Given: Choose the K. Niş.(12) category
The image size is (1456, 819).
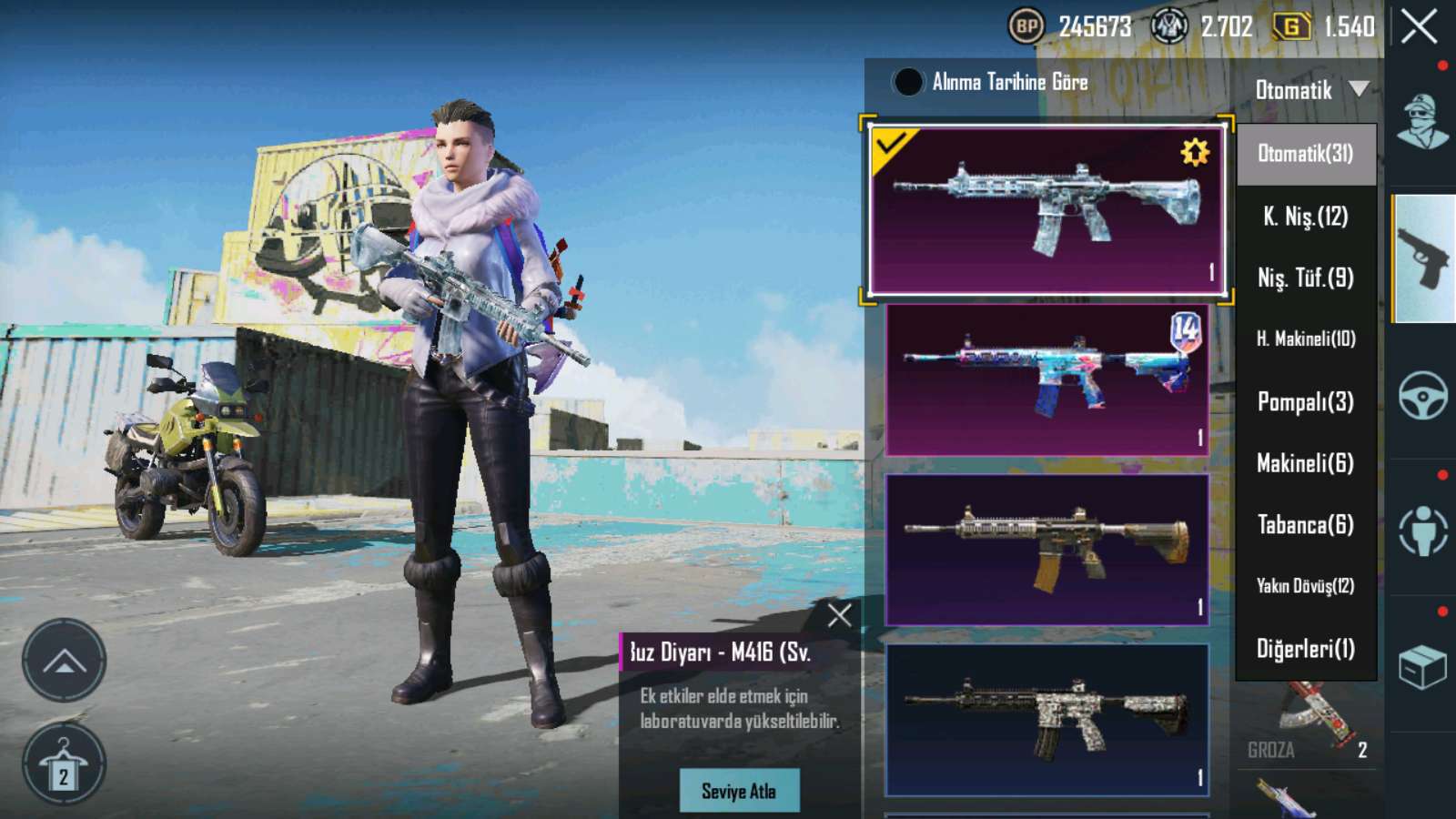Looking at the screenshot, I should pos(1305,217).
